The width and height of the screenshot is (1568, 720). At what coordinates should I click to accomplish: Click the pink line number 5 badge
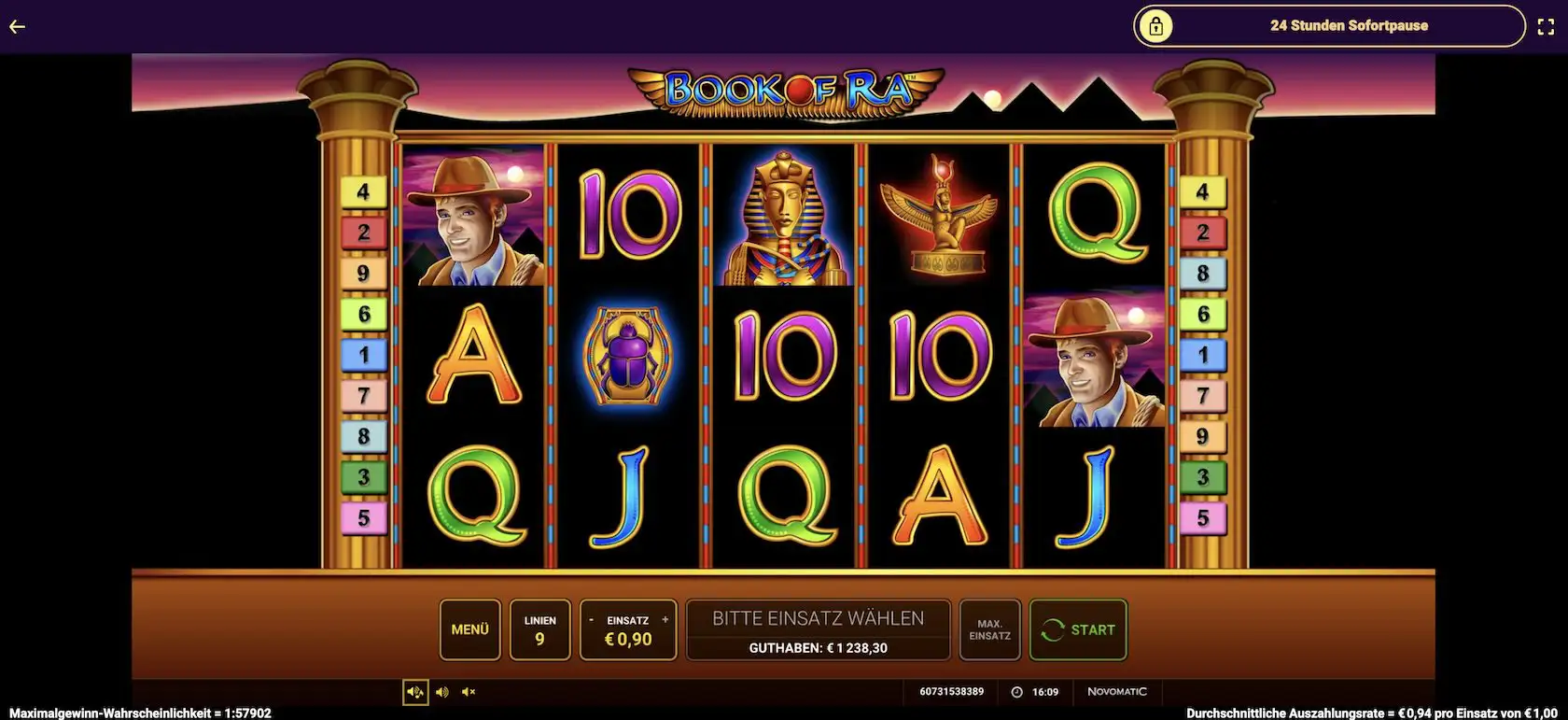click(364, 516)
